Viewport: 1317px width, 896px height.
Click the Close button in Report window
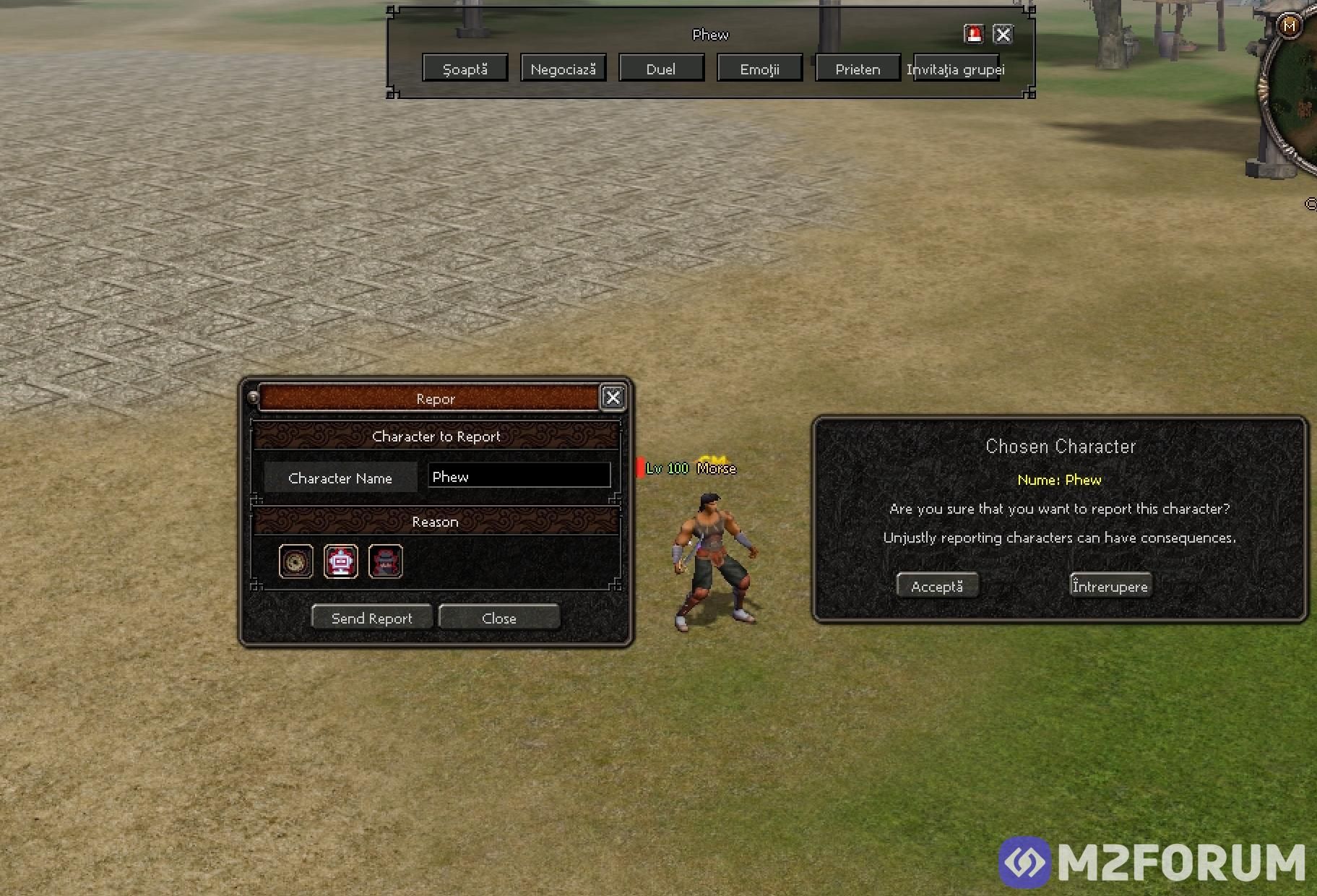(x=499, y=618)
